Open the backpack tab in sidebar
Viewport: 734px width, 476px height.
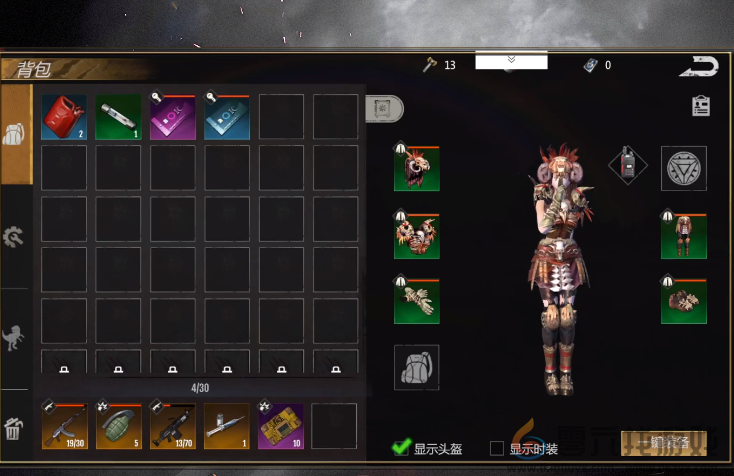point(15,135)
